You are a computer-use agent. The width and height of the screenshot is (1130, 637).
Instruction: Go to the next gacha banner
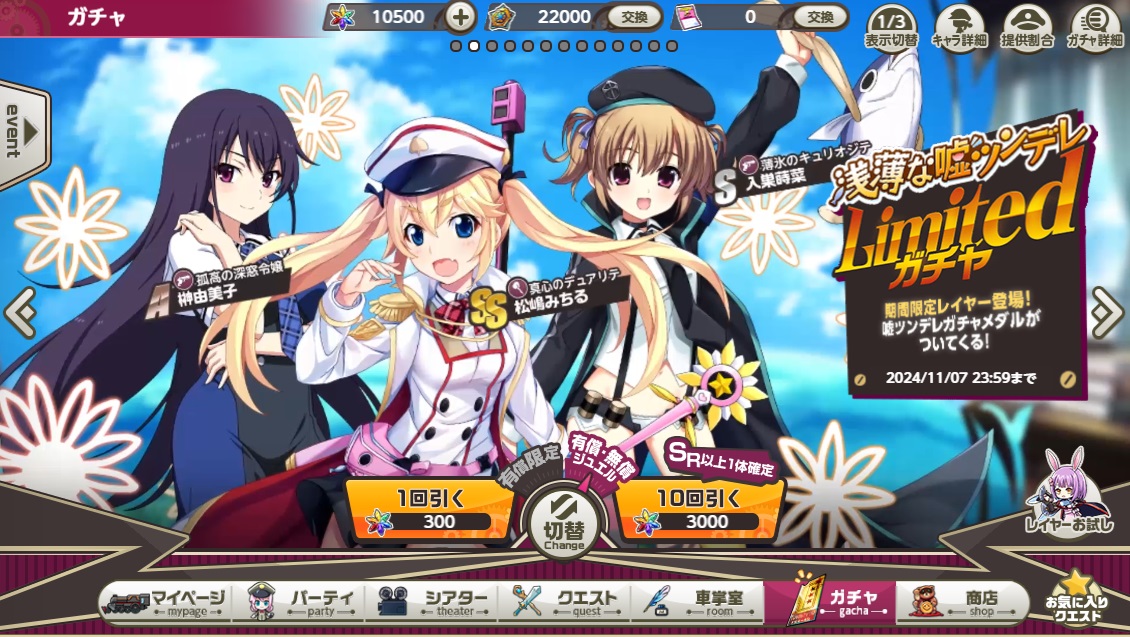click(x=1108, y=313)
